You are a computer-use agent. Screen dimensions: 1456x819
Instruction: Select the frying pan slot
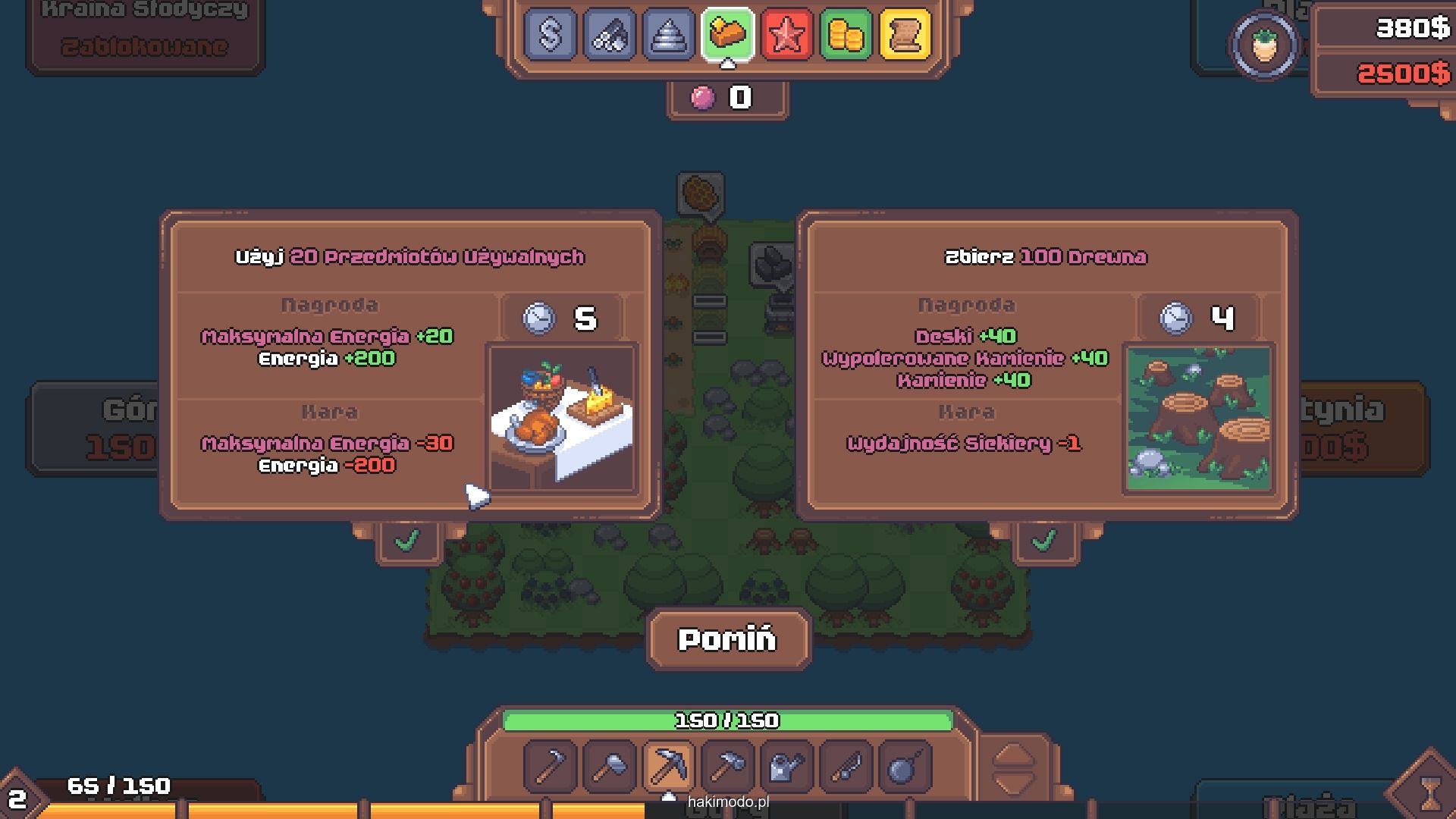pyautogui.click(x=905, y=767)
